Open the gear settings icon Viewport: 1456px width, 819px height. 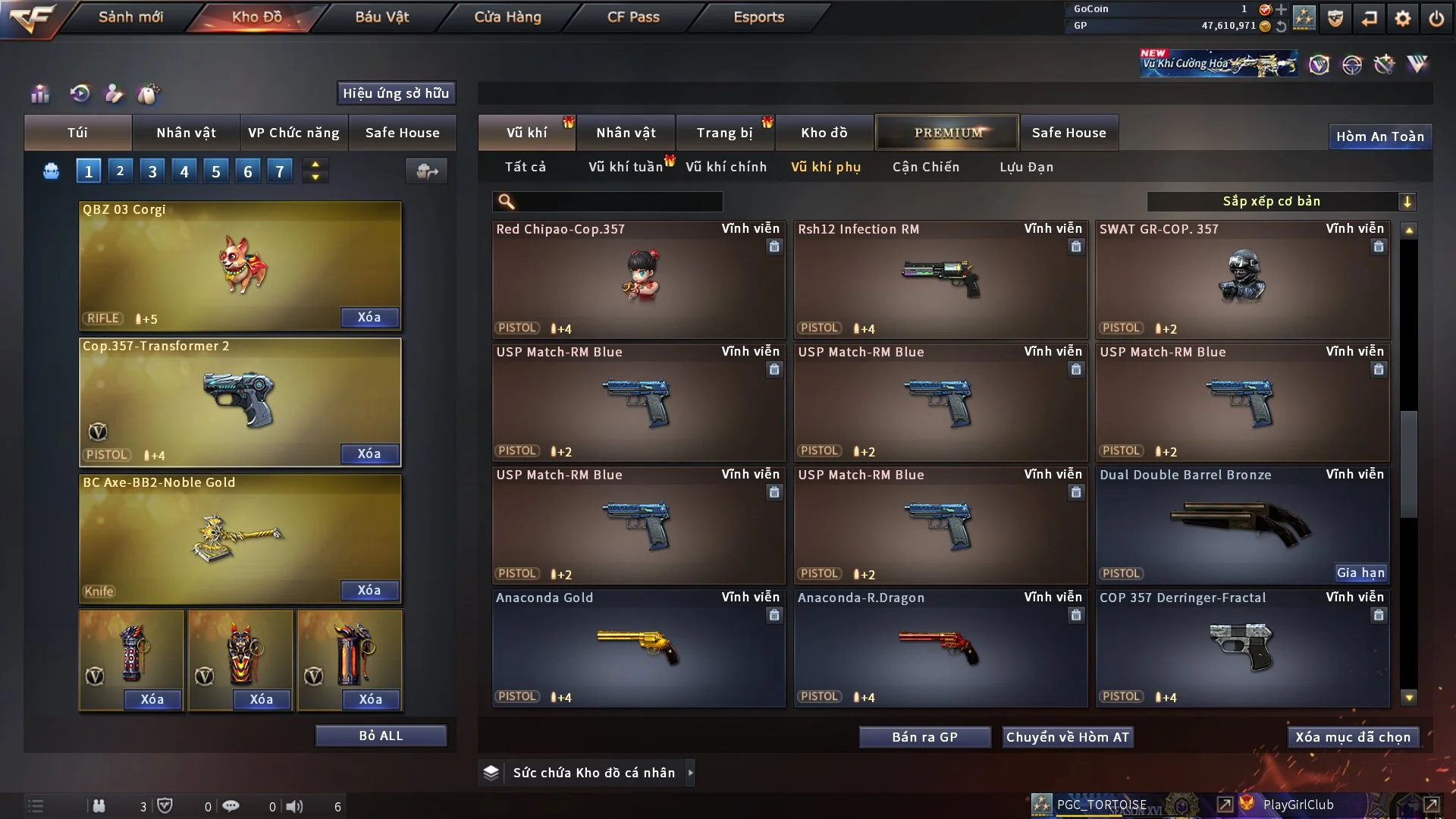(x=1403, y=18)
